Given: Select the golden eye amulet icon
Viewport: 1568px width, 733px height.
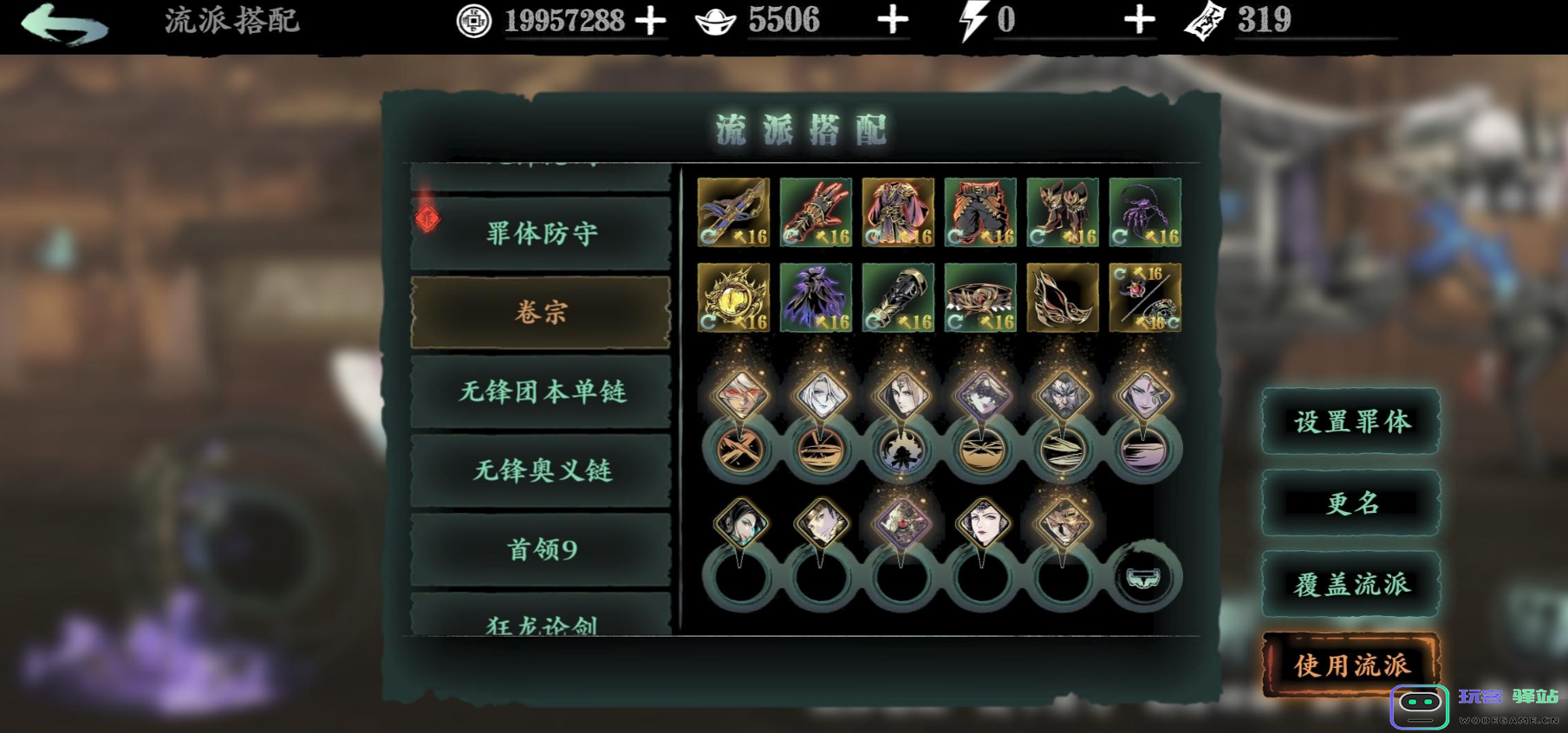Looking at the screenshot, I should [733, 297].
